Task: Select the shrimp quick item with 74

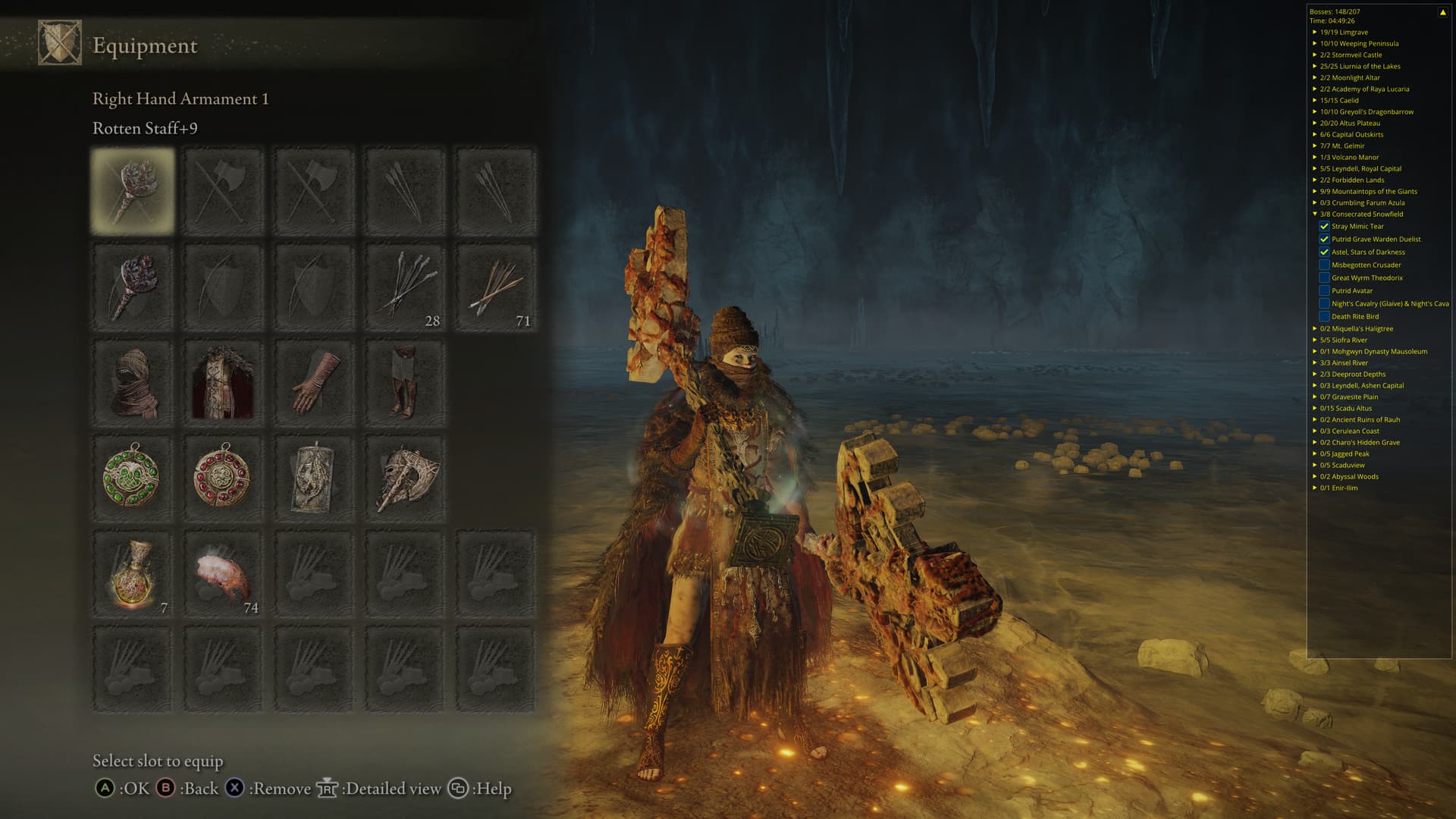Action: (x=223, y=575)
